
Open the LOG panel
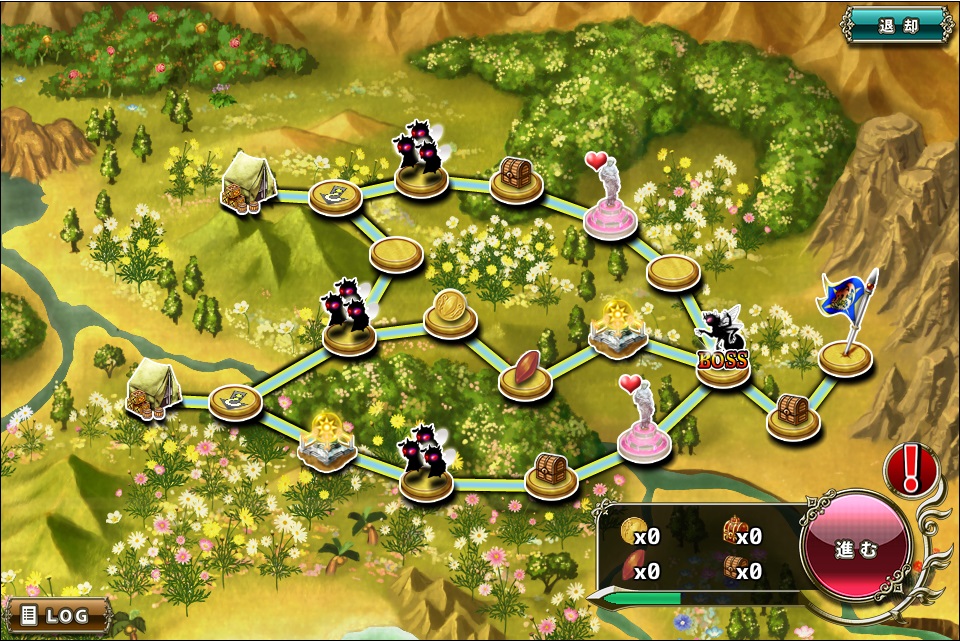click(57, 615)
